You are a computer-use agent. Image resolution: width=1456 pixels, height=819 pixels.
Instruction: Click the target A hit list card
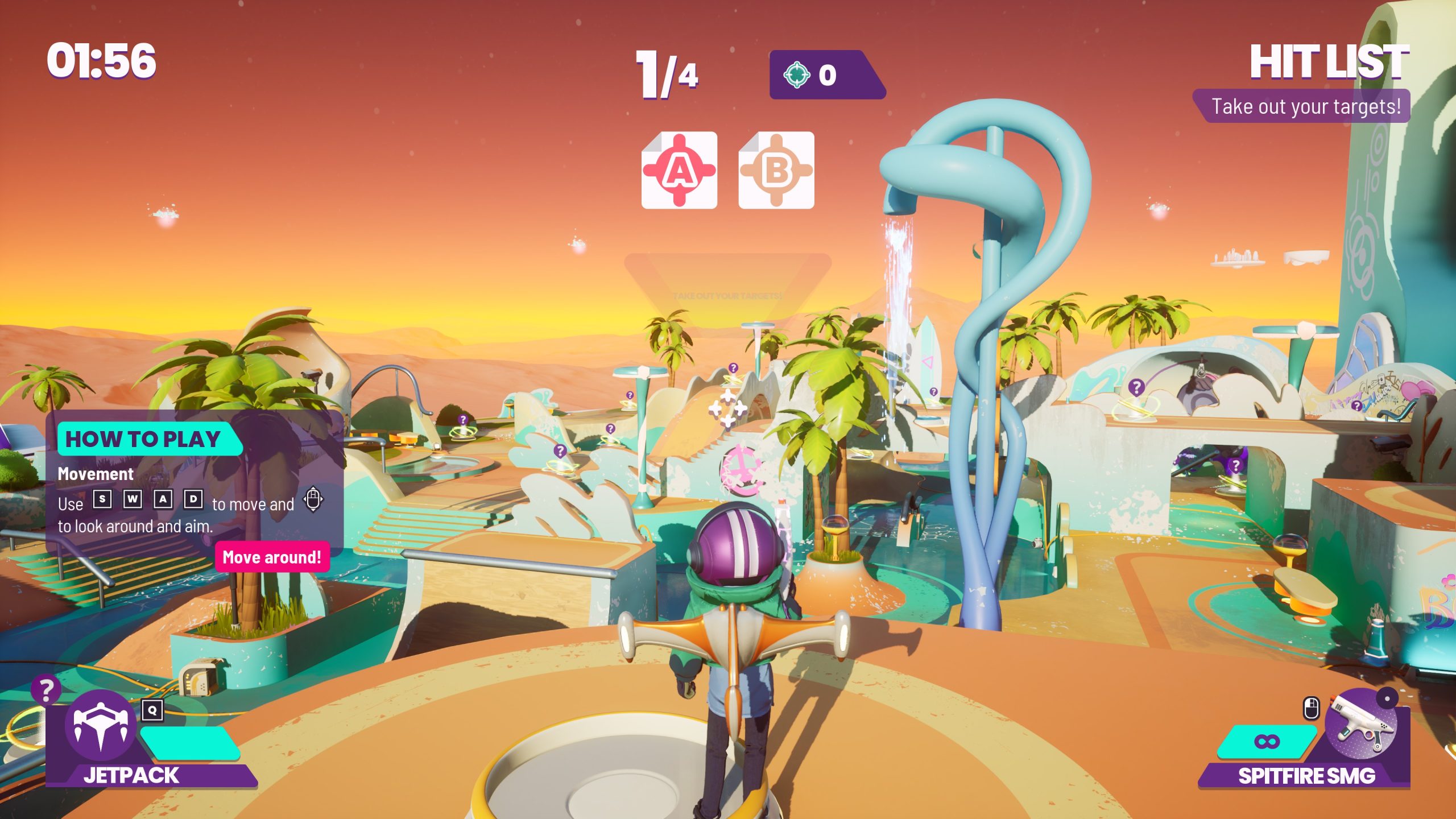[679, 170]
